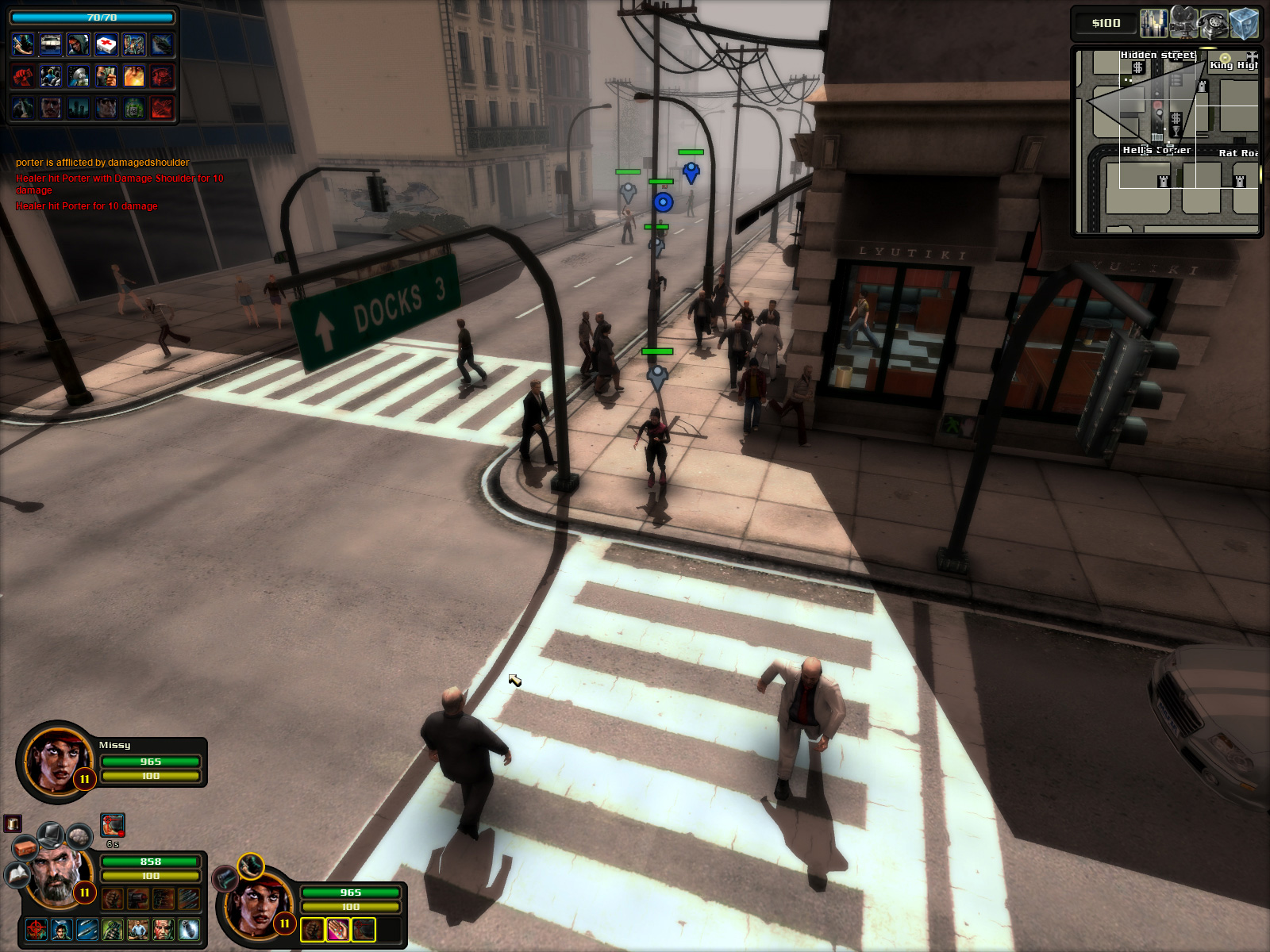
Task: Choose the hooded thug icon
Action: pyautogui.click(x=79, y=44)
